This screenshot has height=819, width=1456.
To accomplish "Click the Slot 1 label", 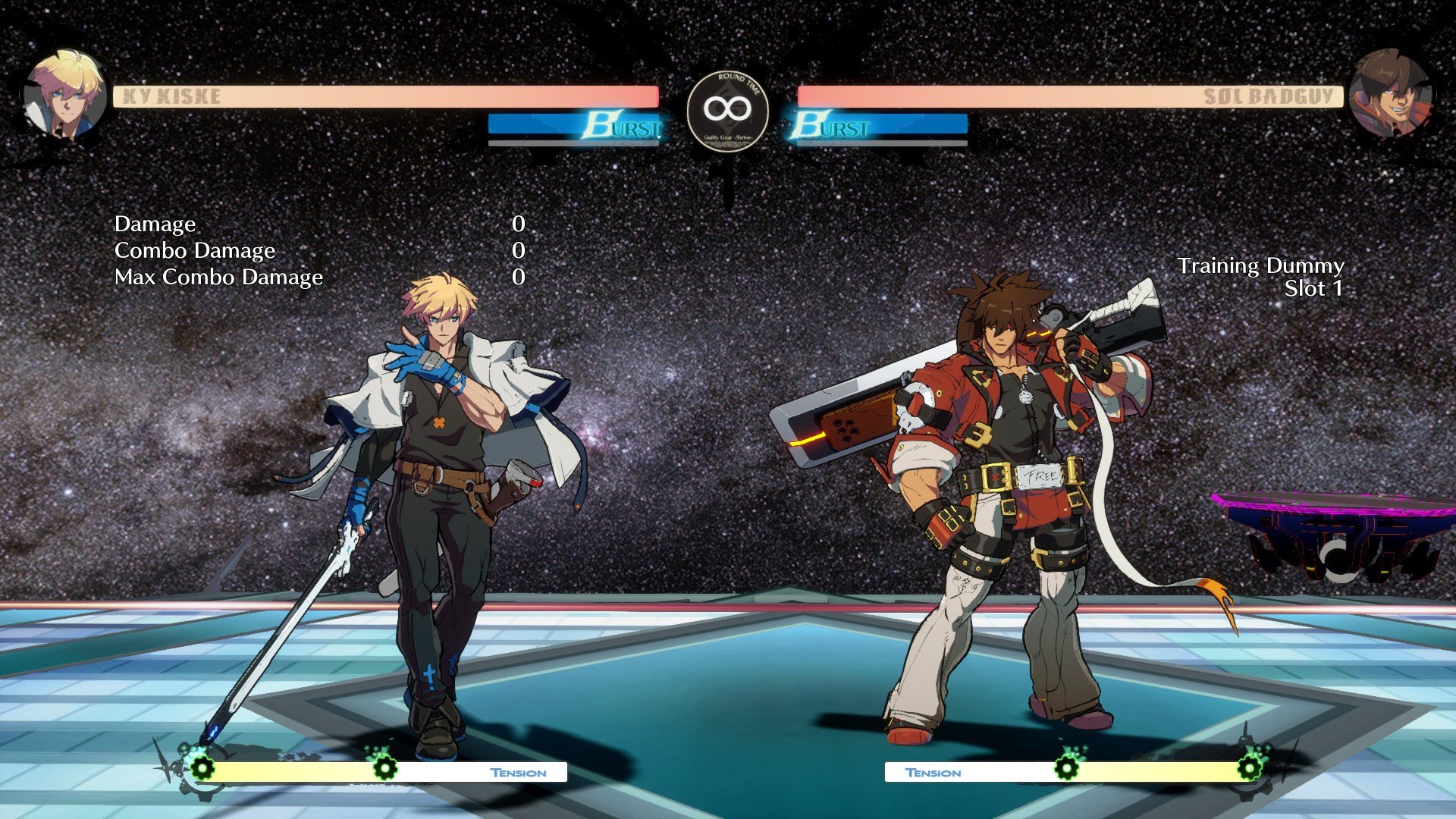I will [1315, 289].
